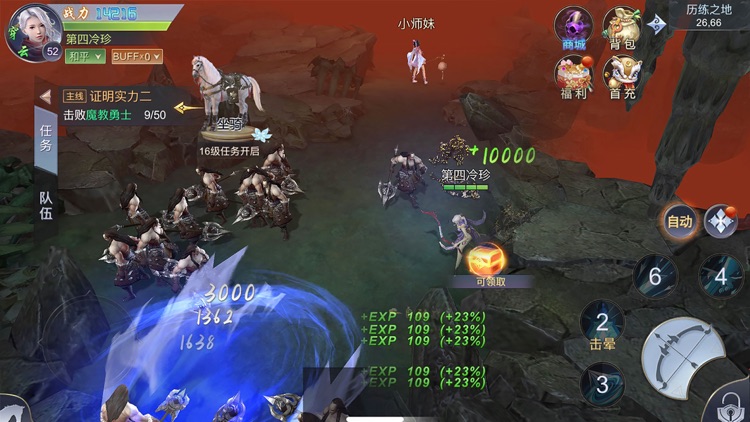Toggle 自动 auto-combat
The width and height of the screenshot is (750, 422).
click(680, 221)
